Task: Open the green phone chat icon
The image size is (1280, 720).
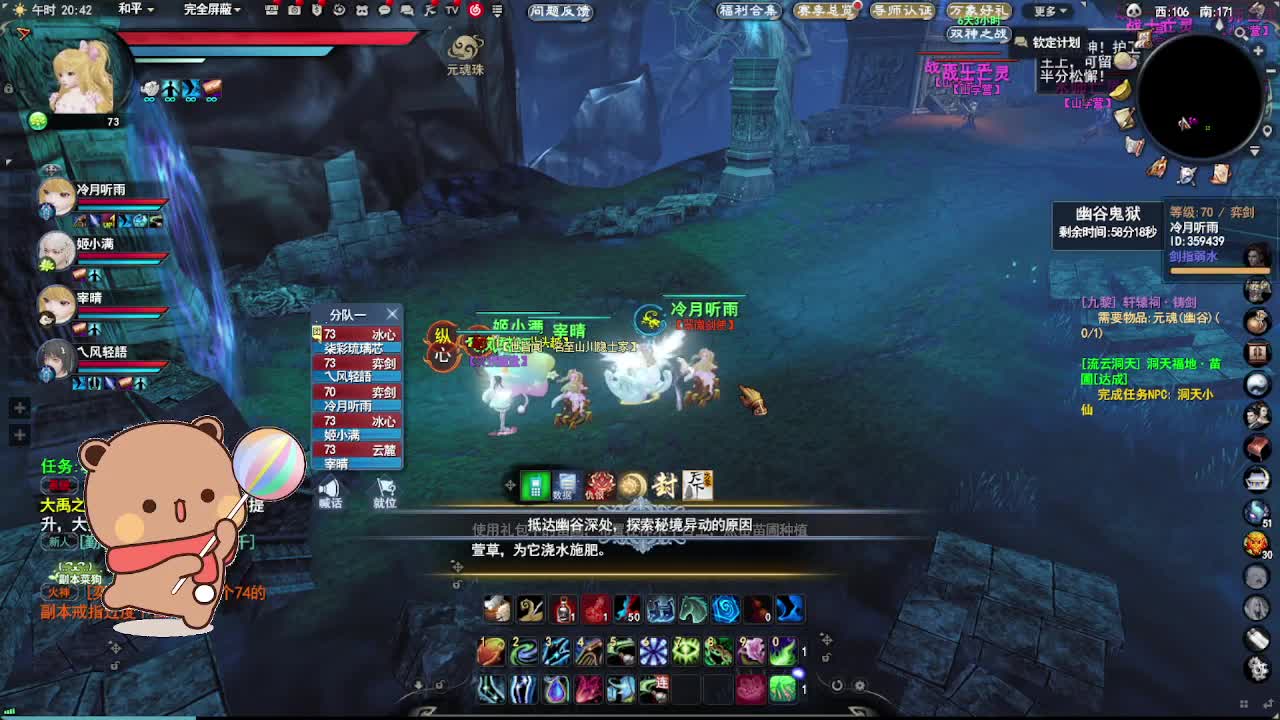Action: [535, 485]
